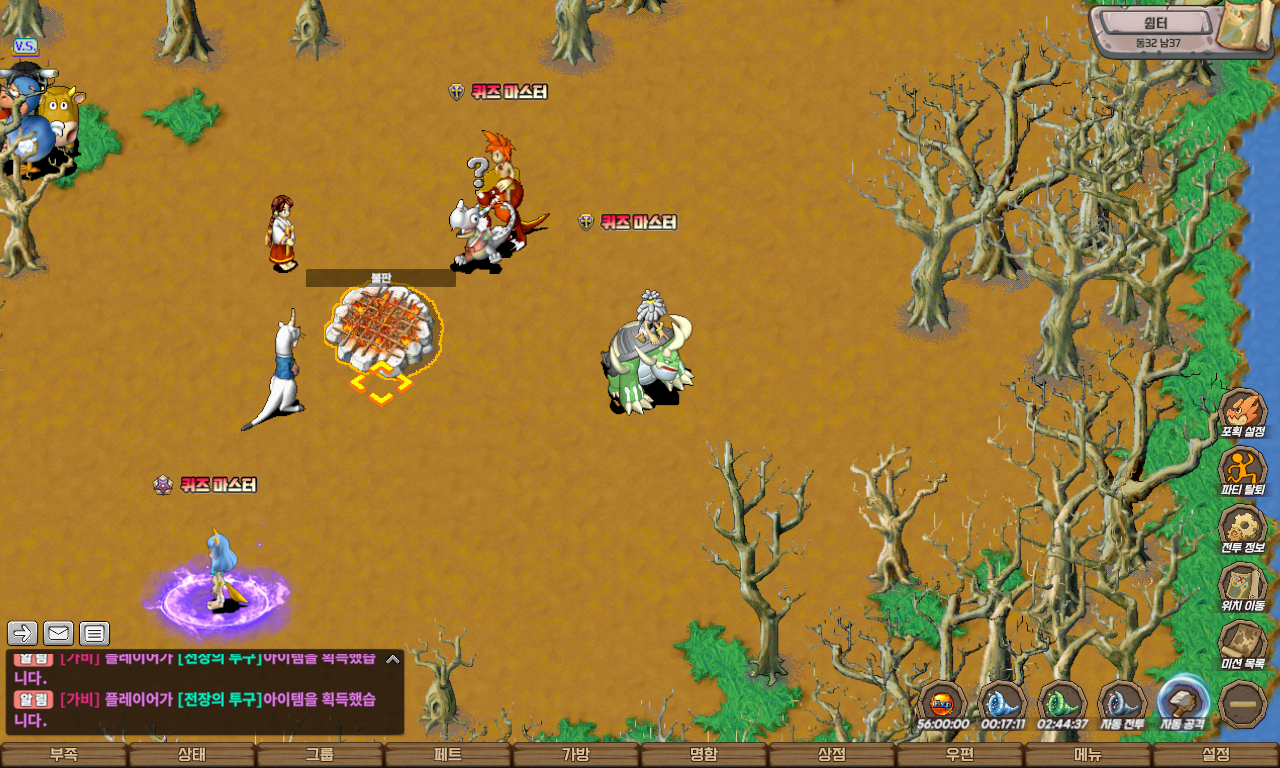
Task: Open 위치 이동 location travel map
Action: [x=1243, y=587]
